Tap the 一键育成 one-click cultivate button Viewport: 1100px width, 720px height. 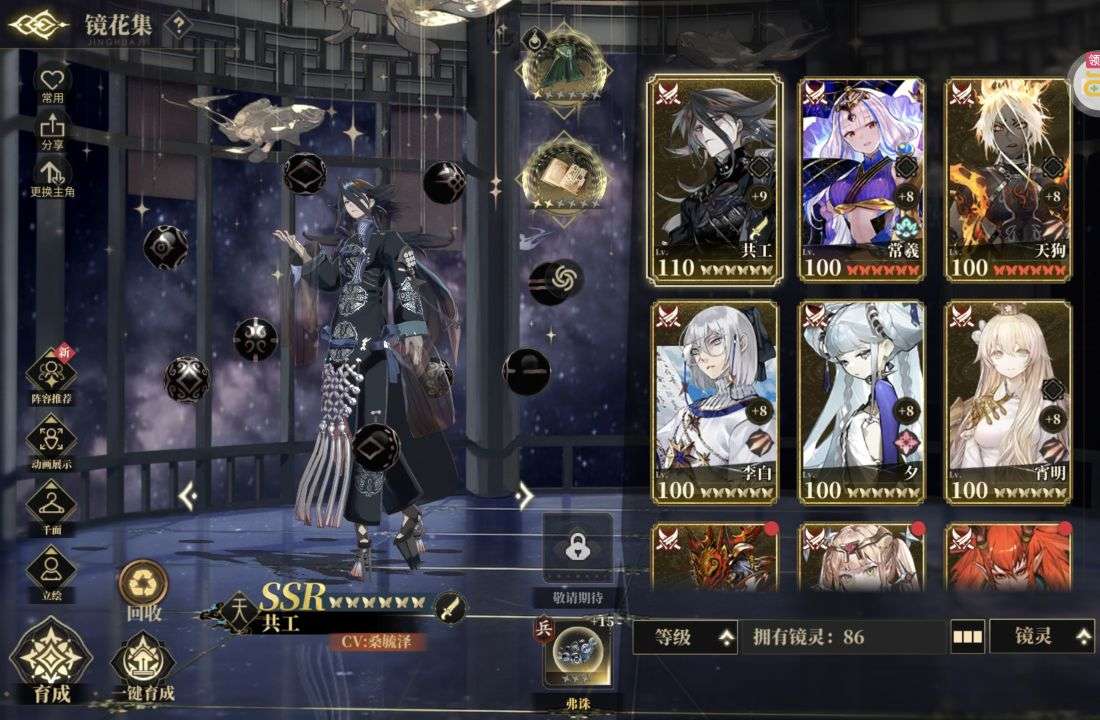[143, 666]
